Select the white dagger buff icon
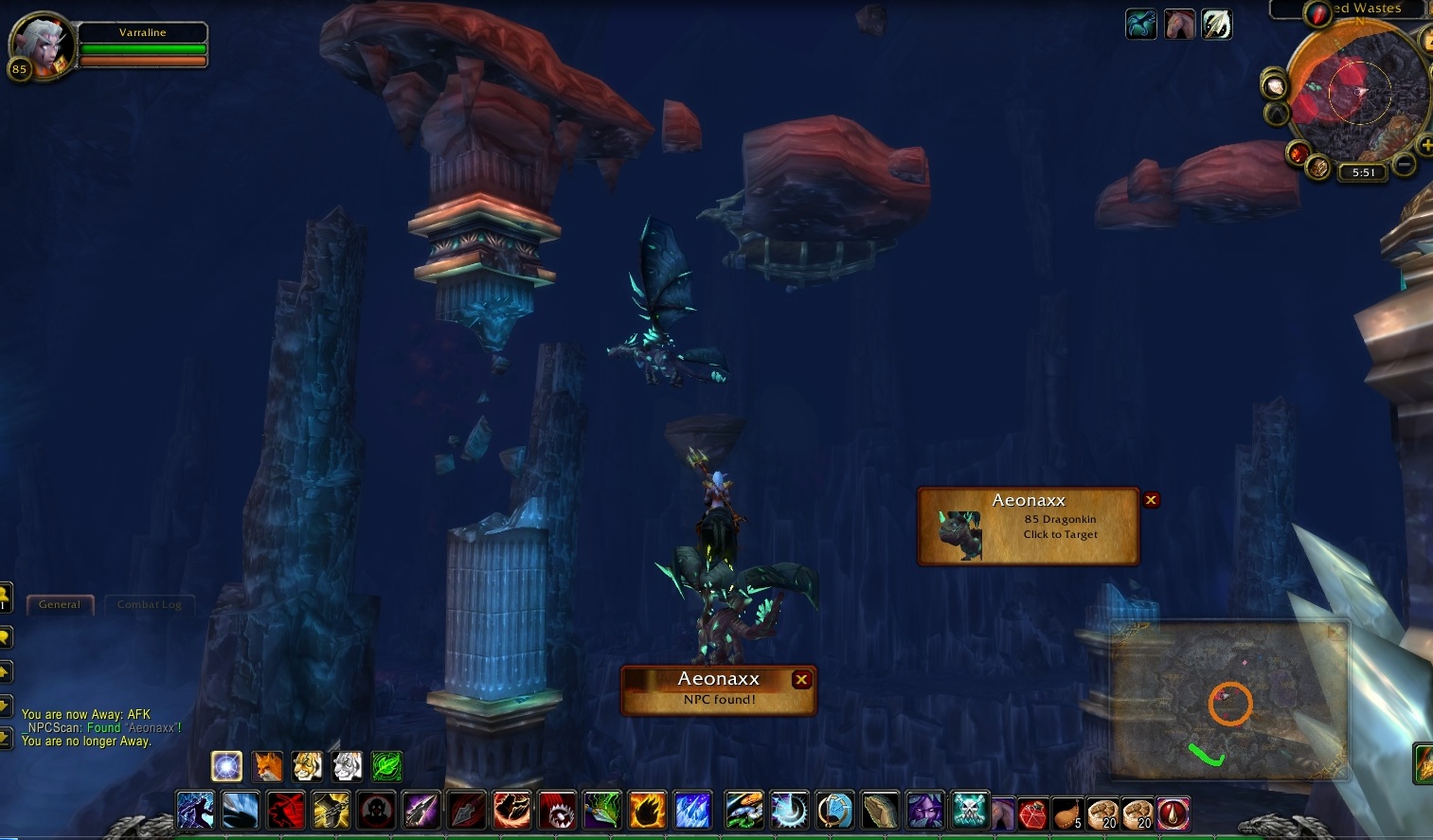This screenshot has width=1433, height=840. coord(1217,24)
